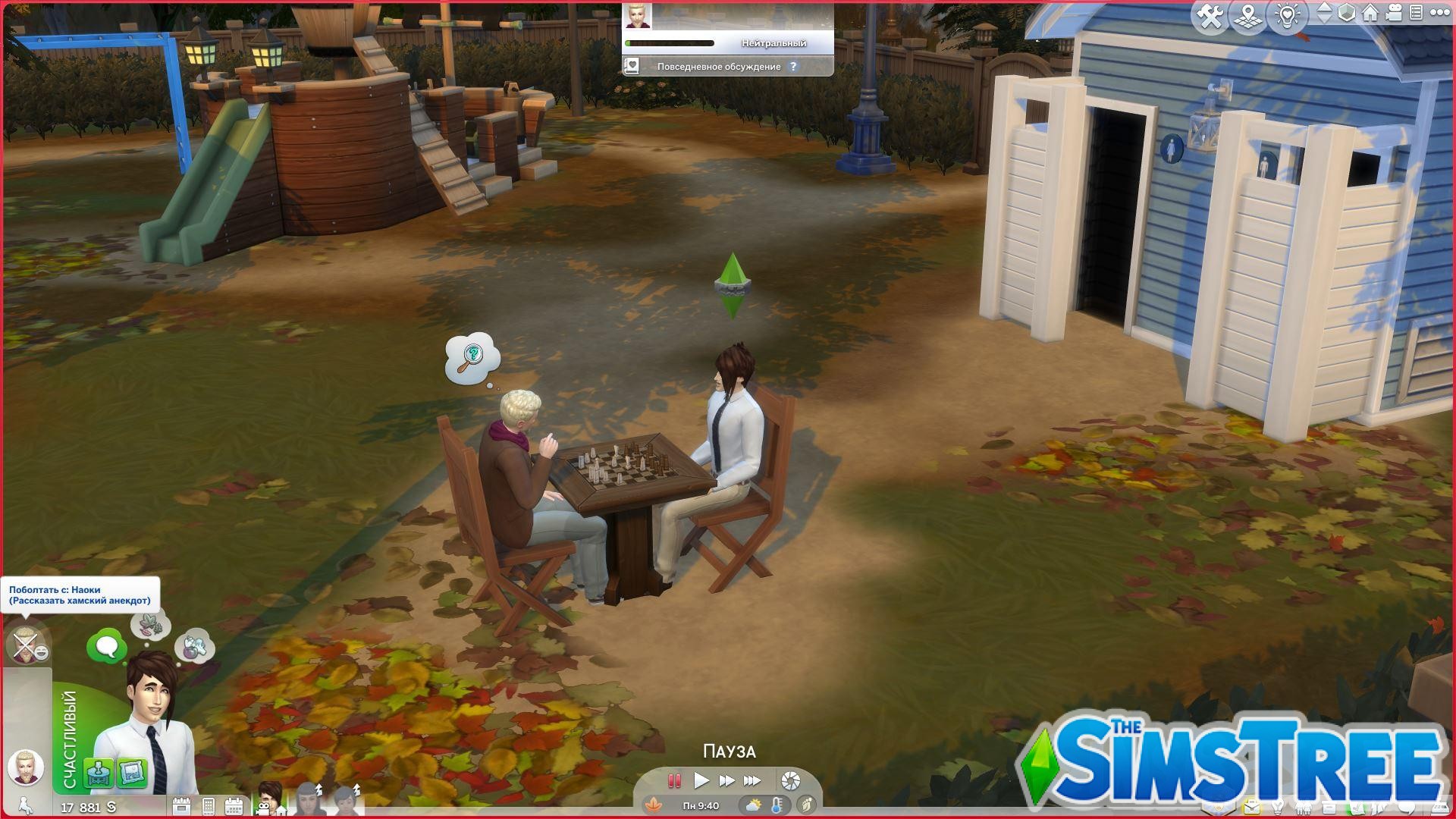Click the Нейтральный relationship progress bar
Image resolution: width=1456 pixels, height=819 pixels.
[671, 43]
